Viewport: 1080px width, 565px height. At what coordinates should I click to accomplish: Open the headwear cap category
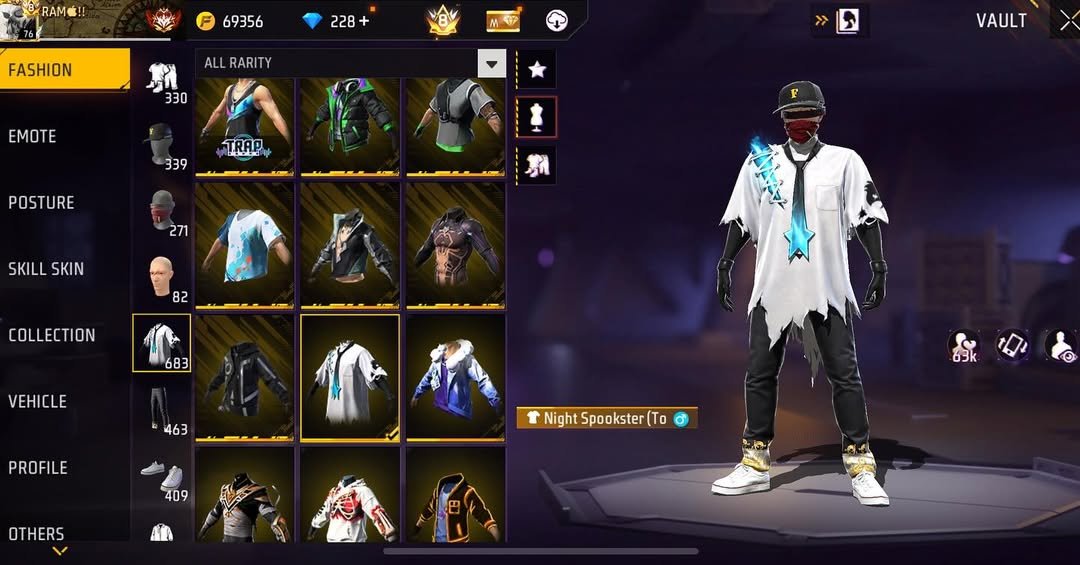pos(162,143)
